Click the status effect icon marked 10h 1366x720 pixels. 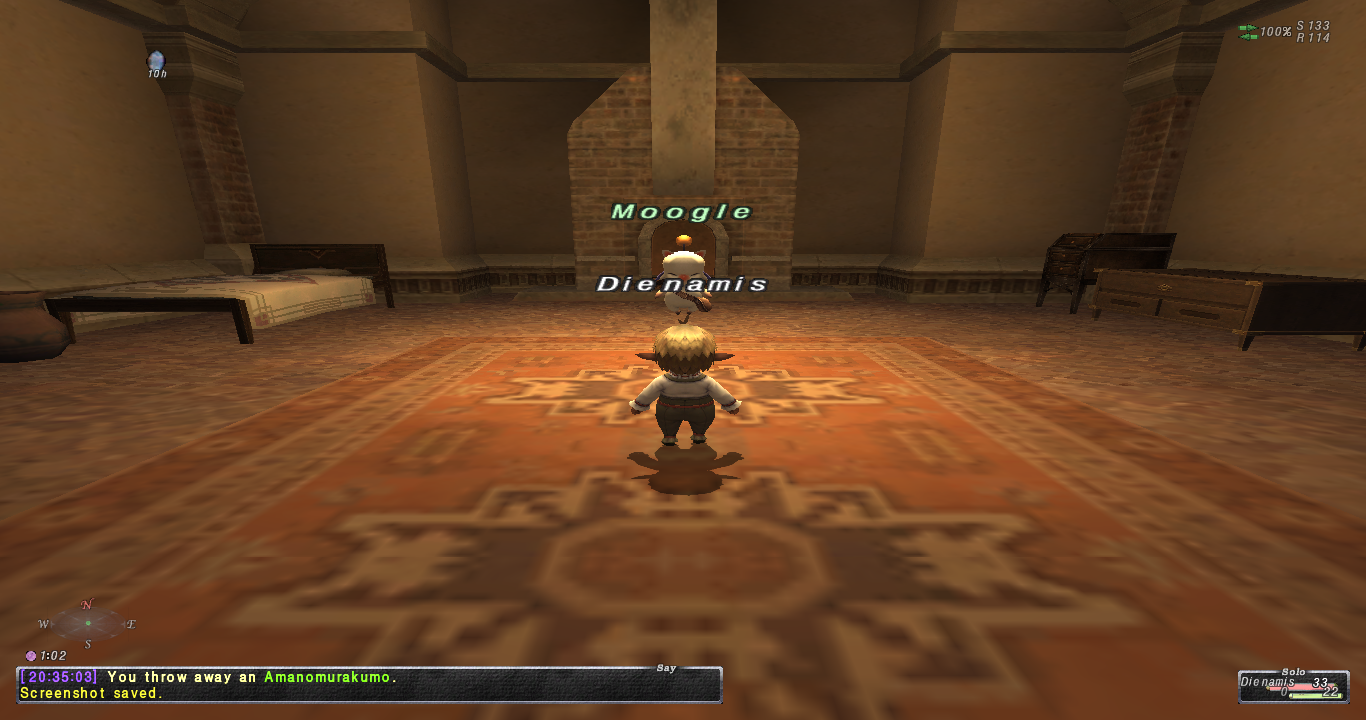click(156, 62)
